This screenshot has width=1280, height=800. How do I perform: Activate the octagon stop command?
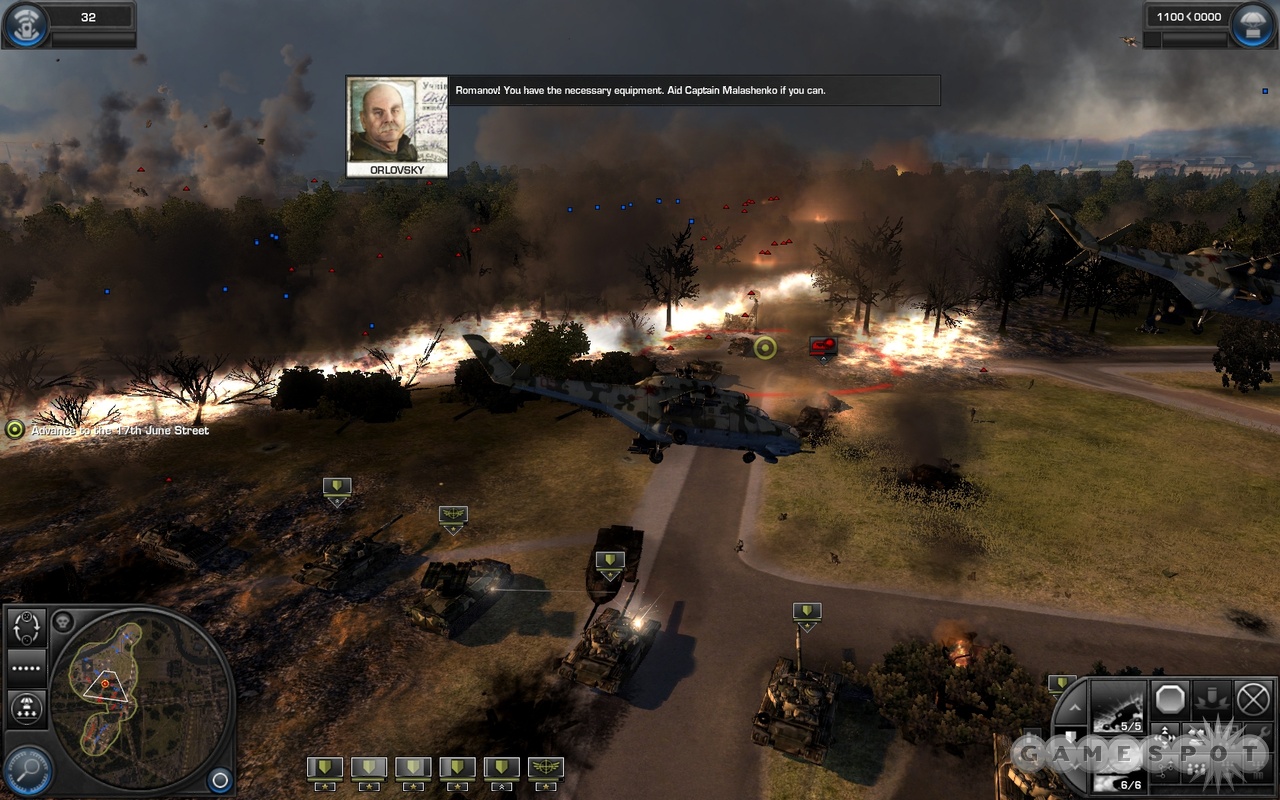click(x=1169, y=698)
